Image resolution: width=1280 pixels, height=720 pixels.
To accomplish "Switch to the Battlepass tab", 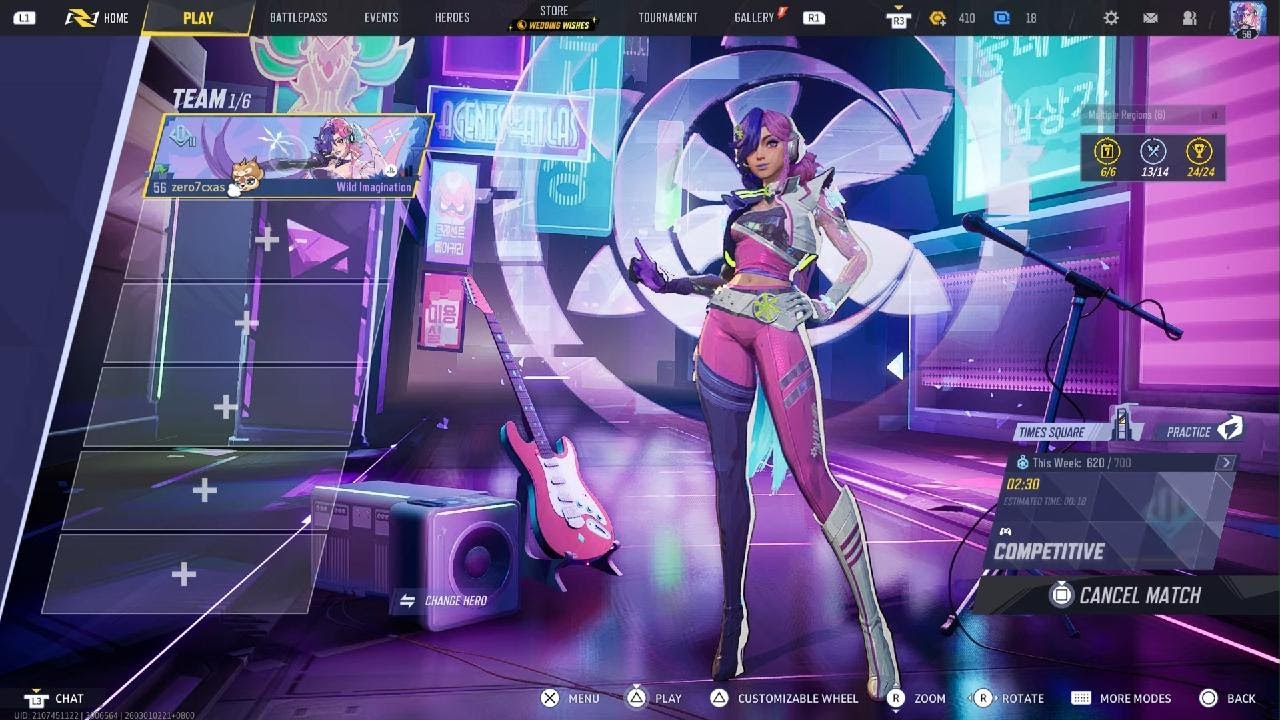I will coord(298,18).
